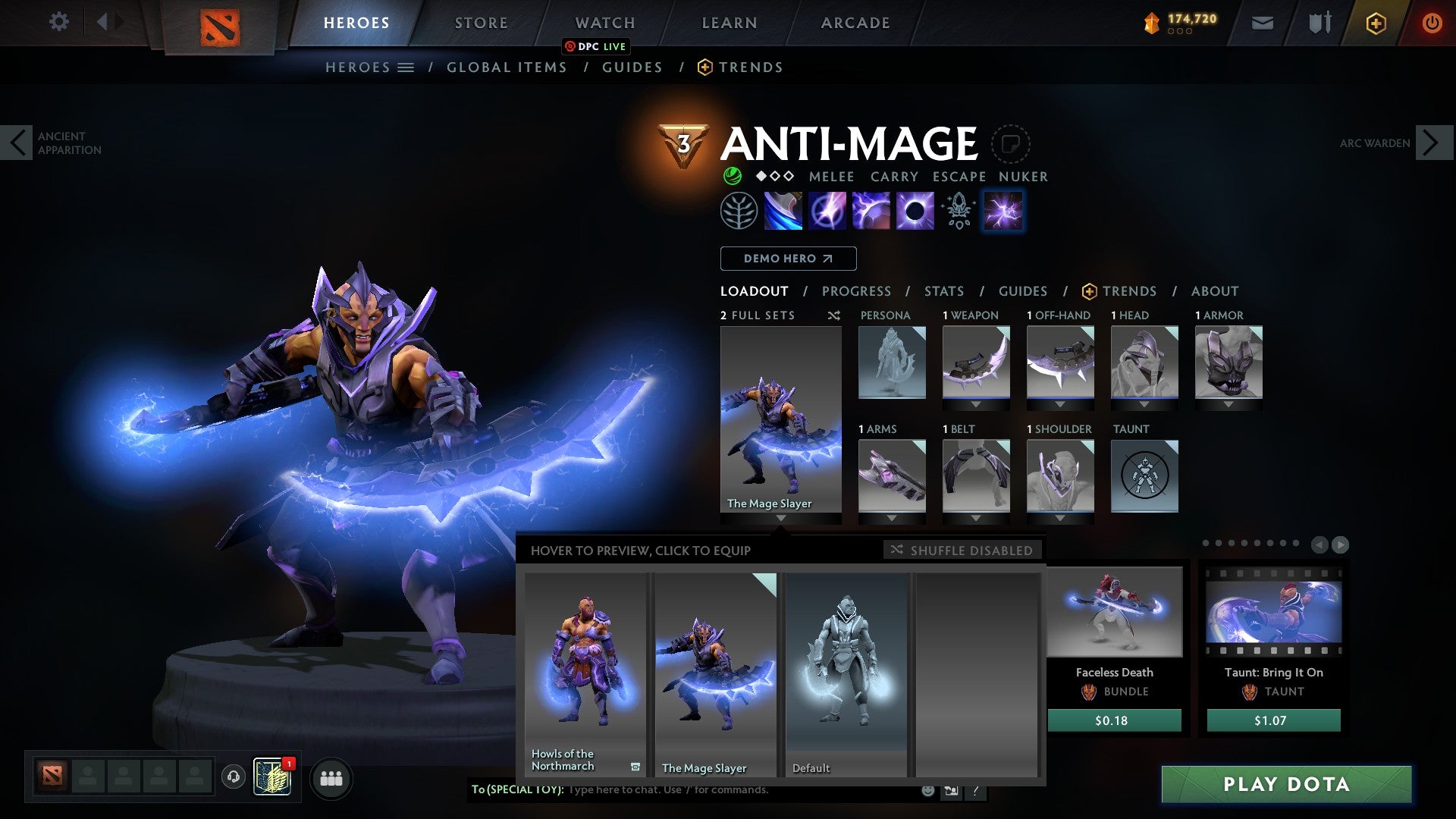Open the Store menu
The image size is (1456, 819).
point(480,23)
